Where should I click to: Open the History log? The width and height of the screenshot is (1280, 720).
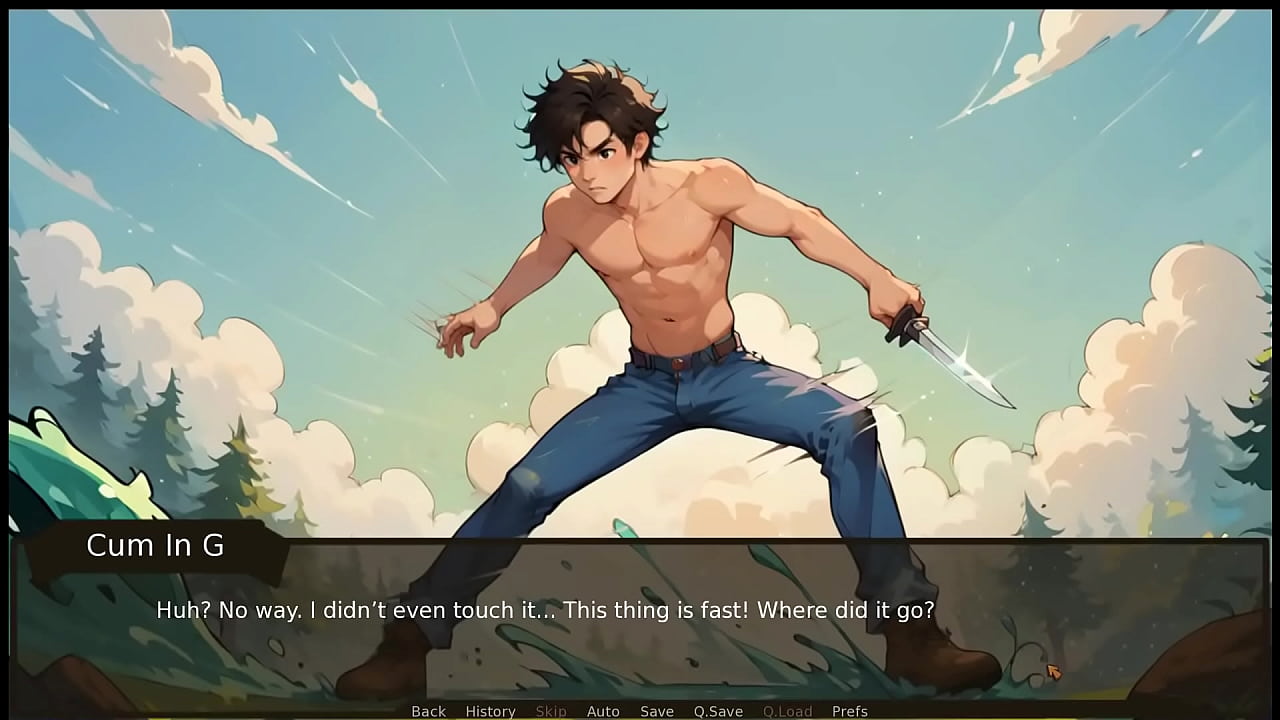point(490,711)
